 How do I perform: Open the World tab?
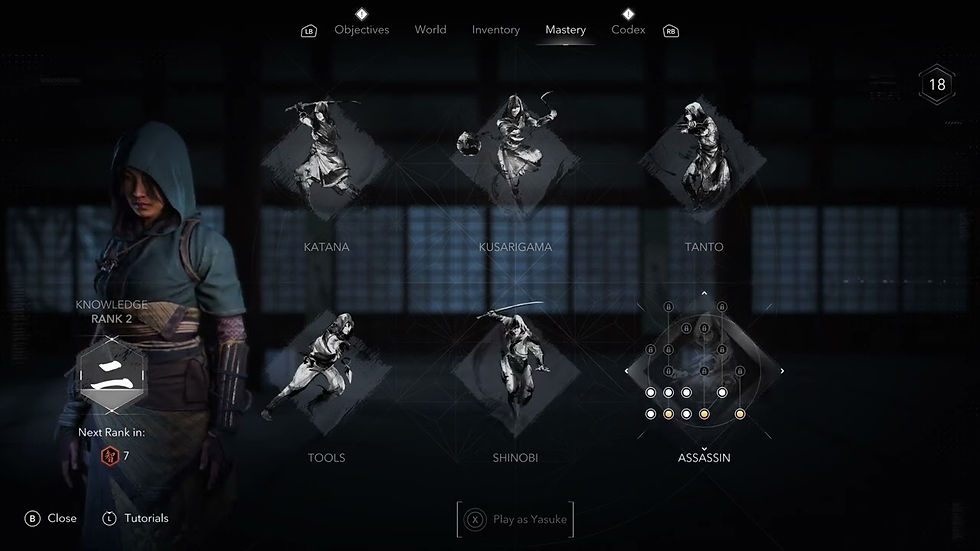point(430,30)
